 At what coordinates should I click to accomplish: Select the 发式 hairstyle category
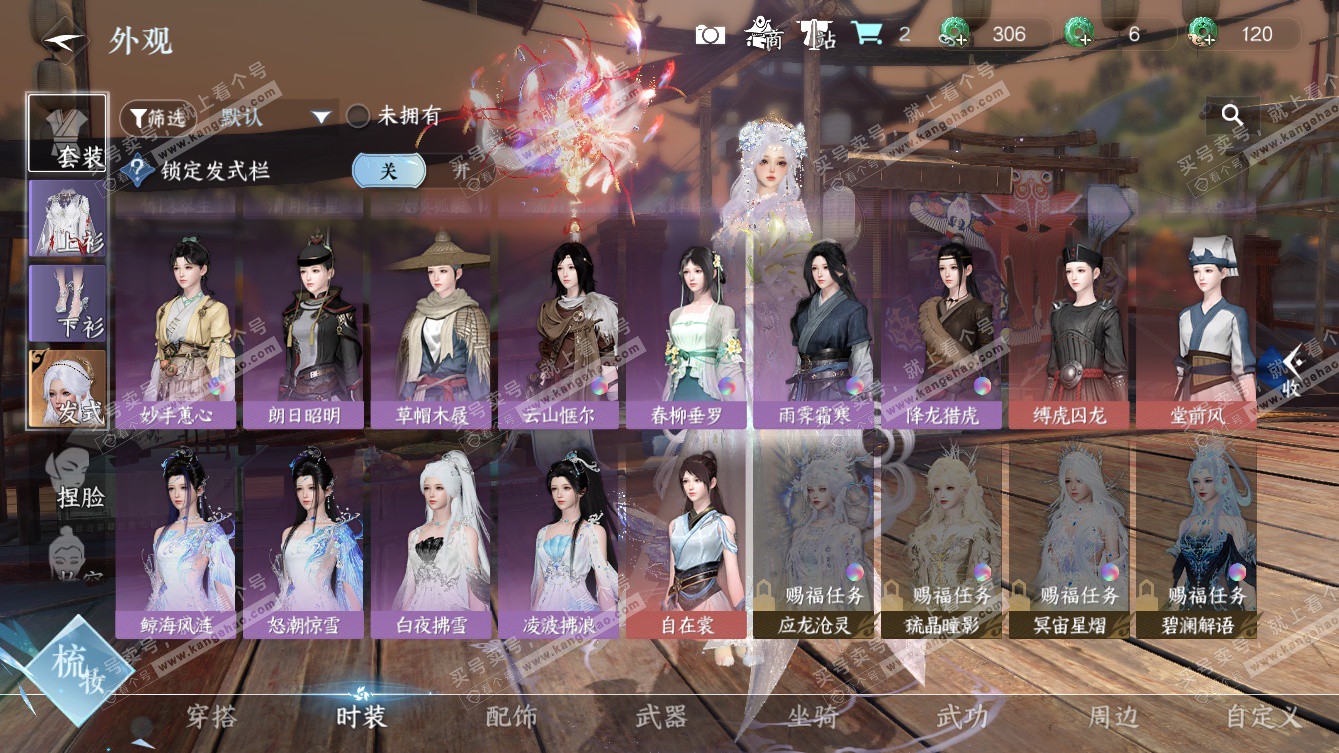[68, 388]
